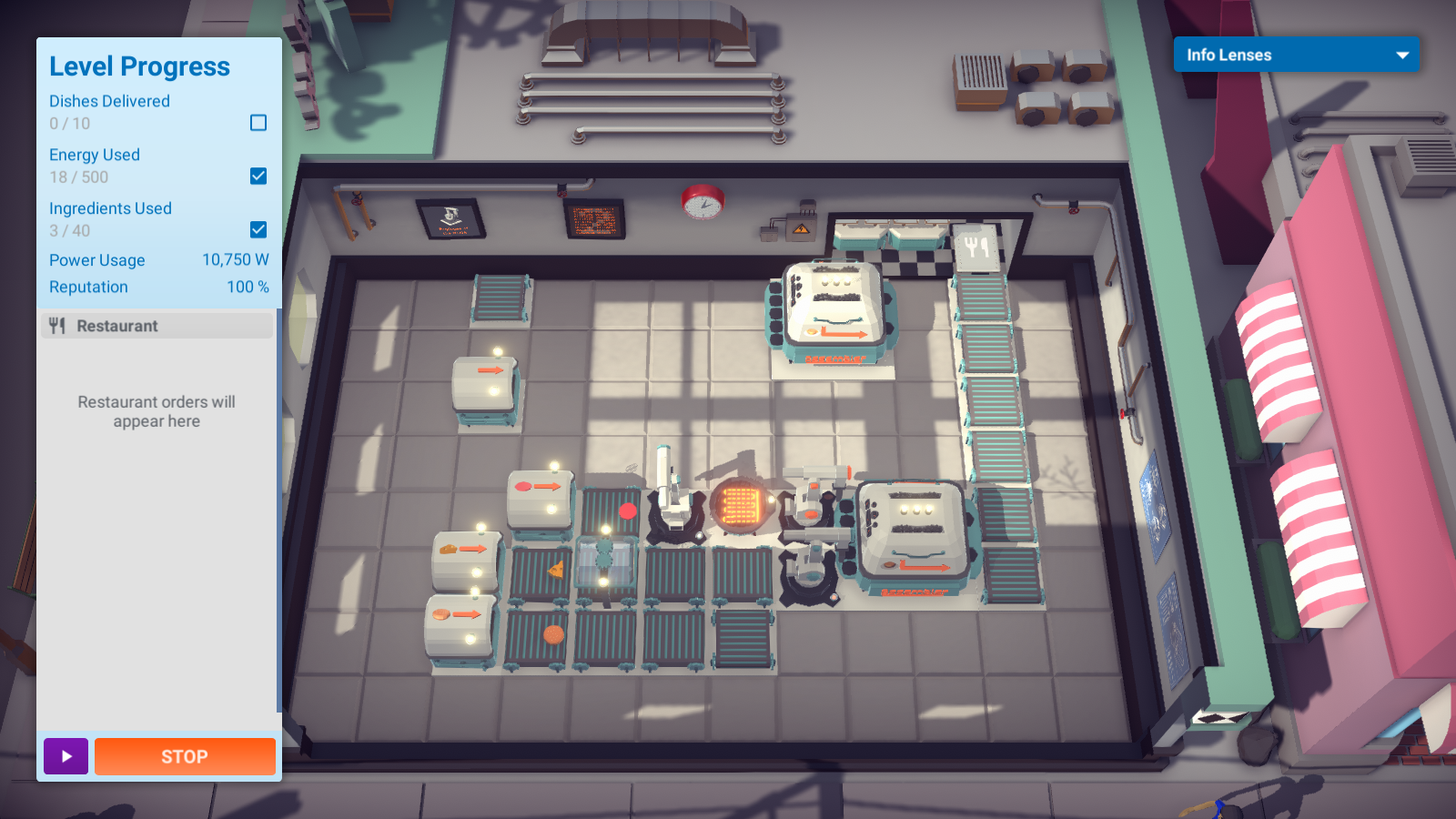1456x819 pixels.
Task: Toggle the Dishes Delivered checkbox
Action: tap(259, 122)
